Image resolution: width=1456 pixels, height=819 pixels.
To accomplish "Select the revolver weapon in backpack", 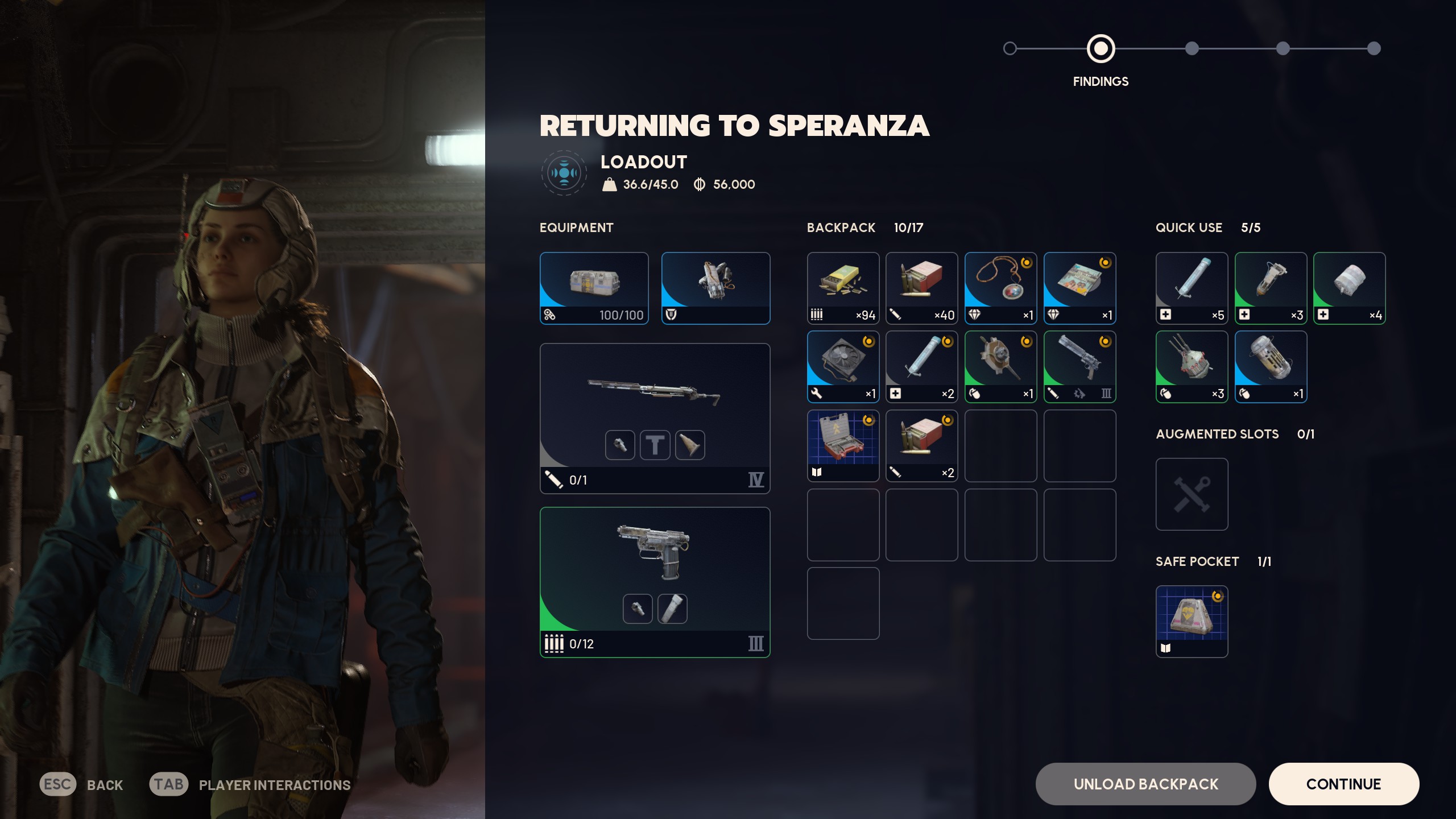I will coord(1079,366).
